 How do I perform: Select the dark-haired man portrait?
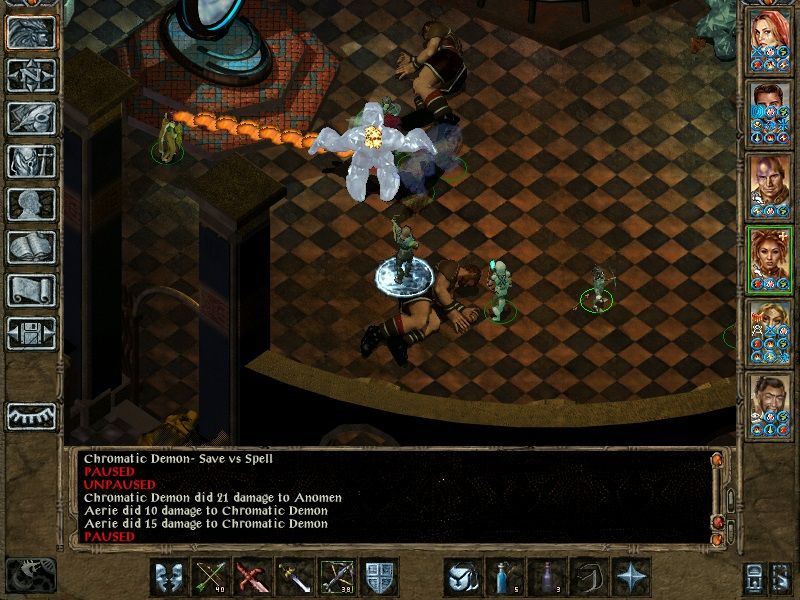[x=770, y=111]
